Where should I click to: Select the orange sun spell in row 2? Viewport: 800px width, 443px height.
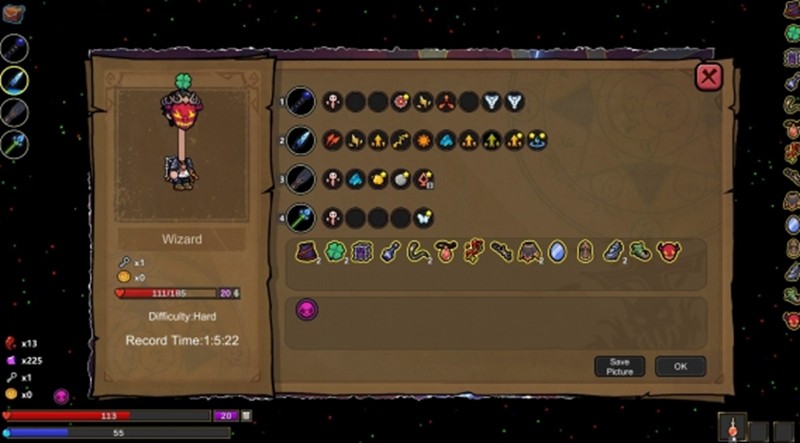pyautogui.click(x=423, y=140)
